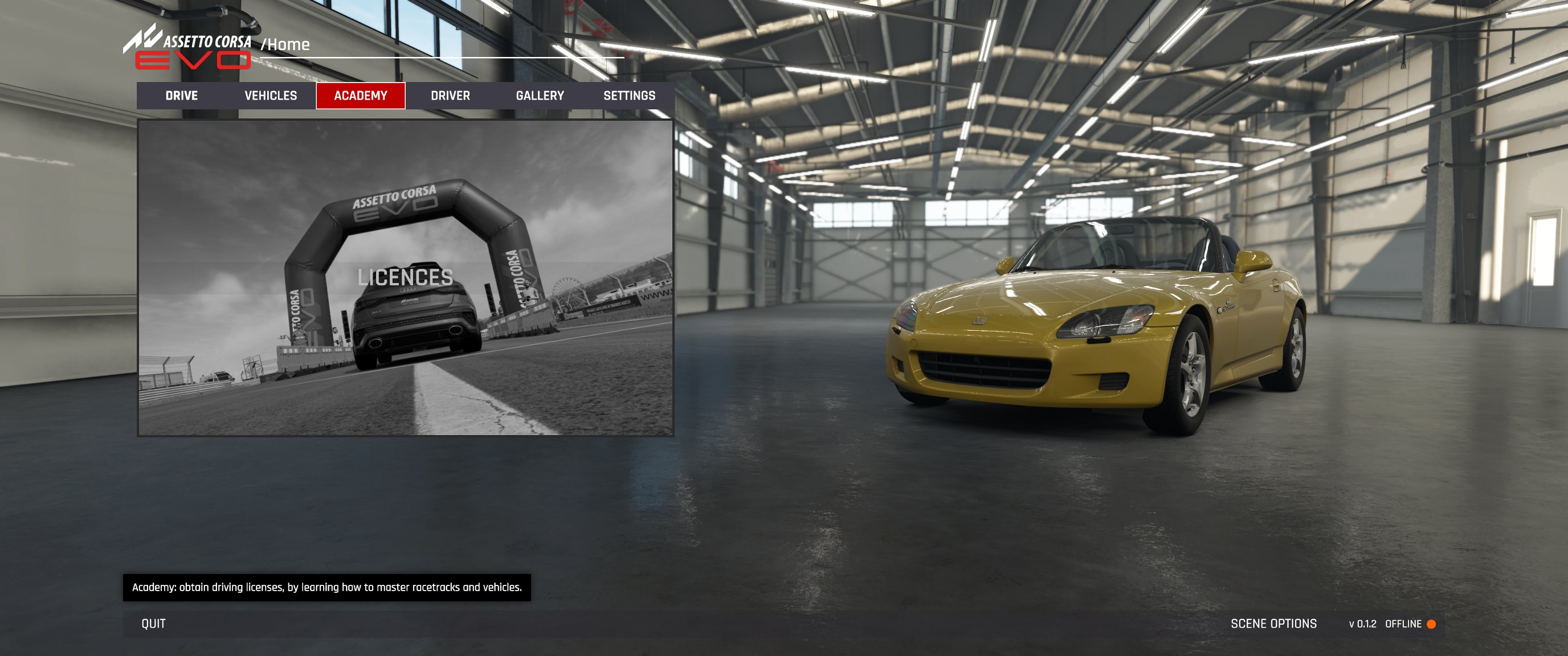
Task: Click the Assetto Corsa EVO logo
Action: pos(189,47)
